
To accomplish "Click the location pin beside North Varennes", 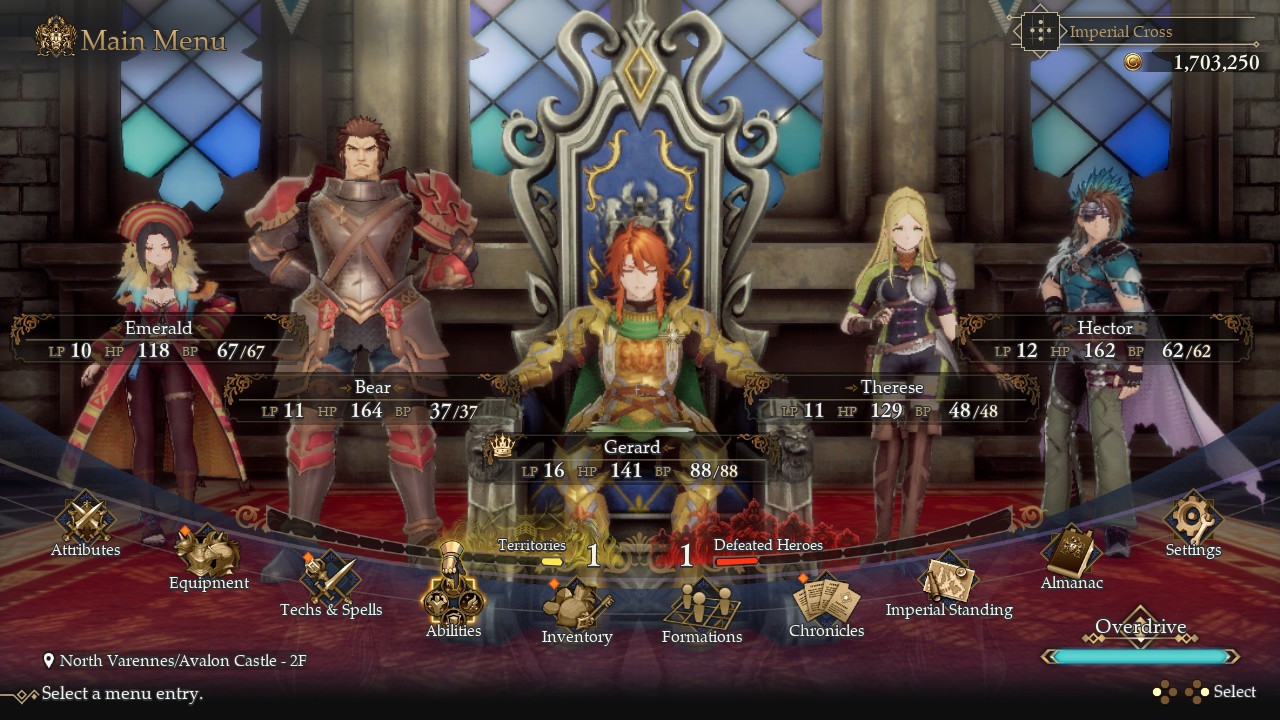I will [47, 660].
